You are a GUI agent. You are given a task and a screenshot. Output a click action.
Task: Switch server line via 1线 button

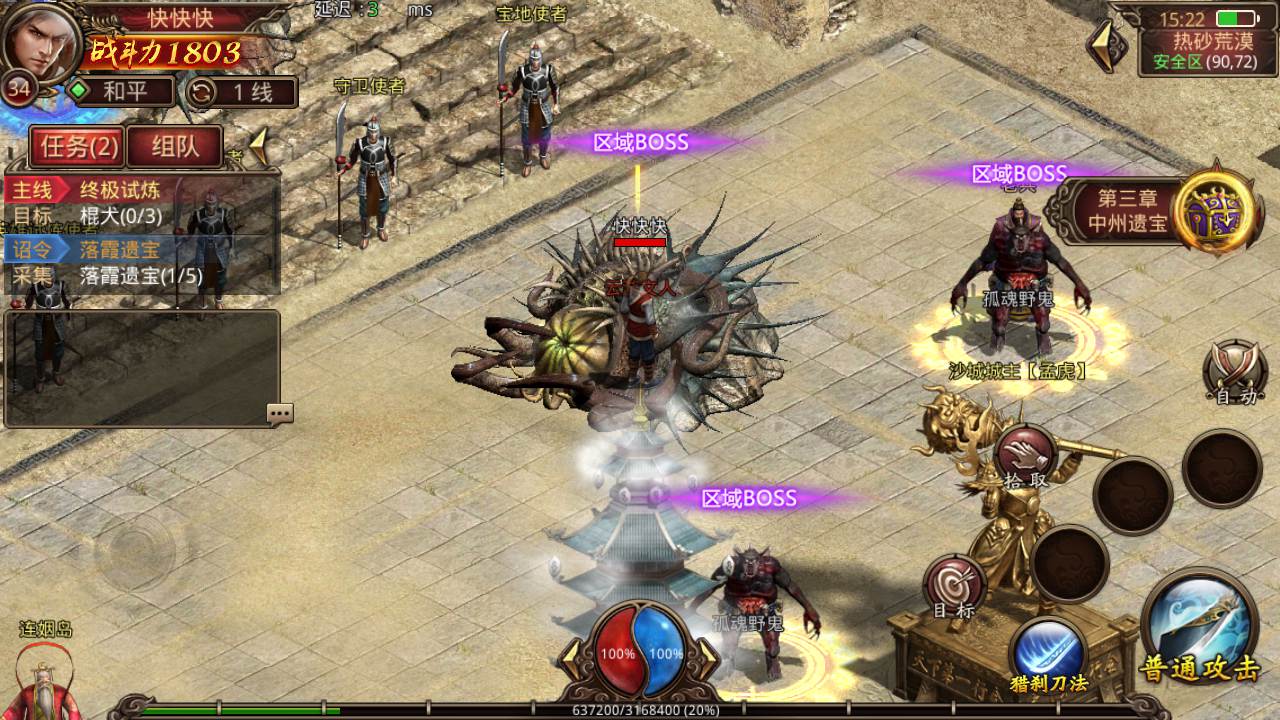click(x=241, y=93)
